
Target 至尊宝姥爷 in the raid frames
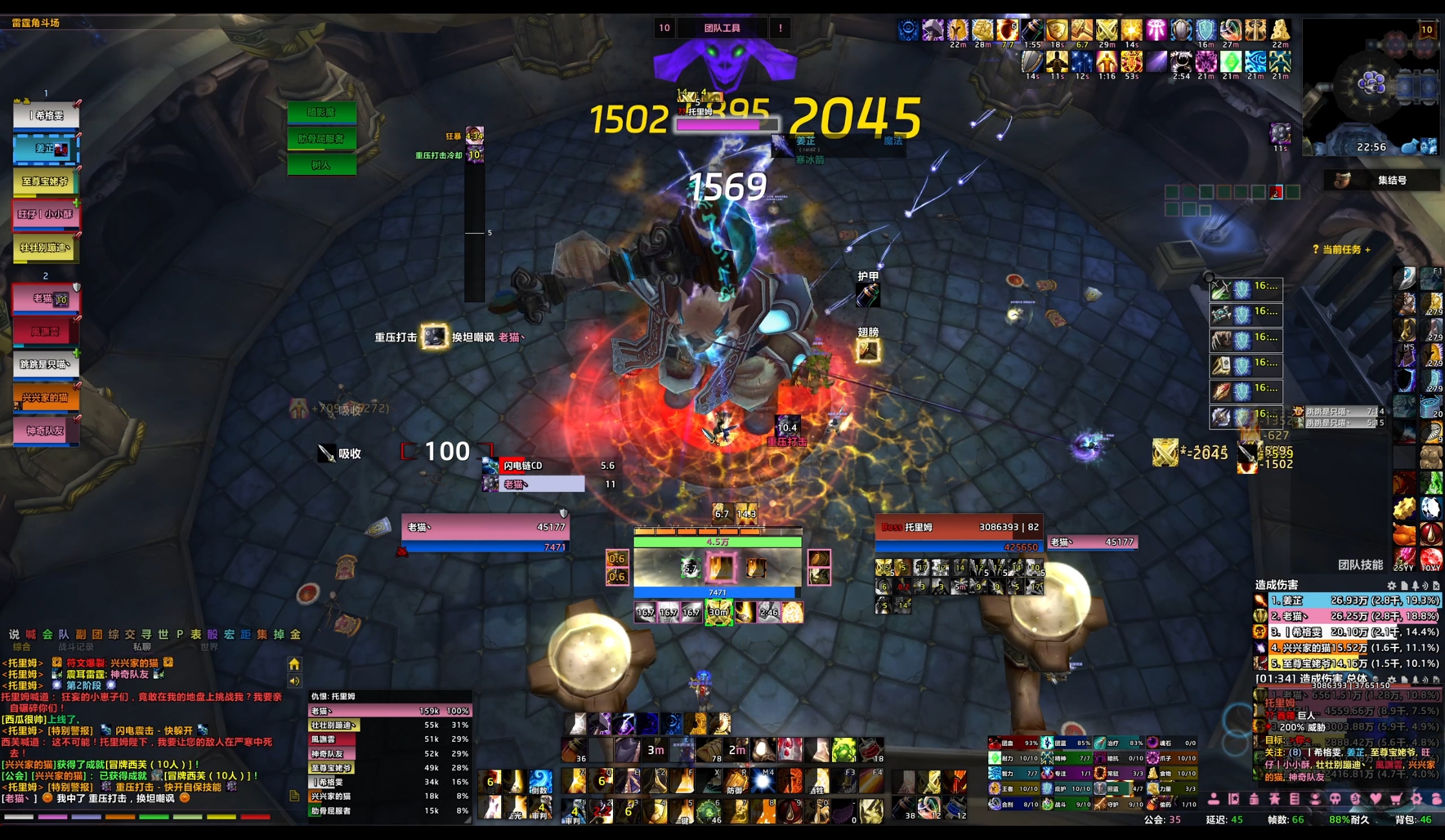(x=47, y=181)
